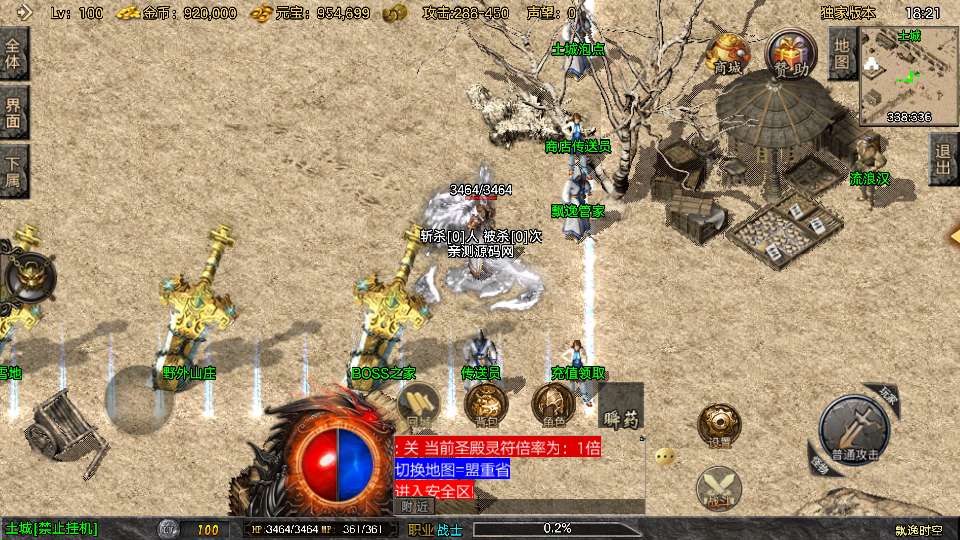This screenshot has height=540, width=960.
Task: Open the 设置 settings gear icon
Action: click(x=718, y=426)
